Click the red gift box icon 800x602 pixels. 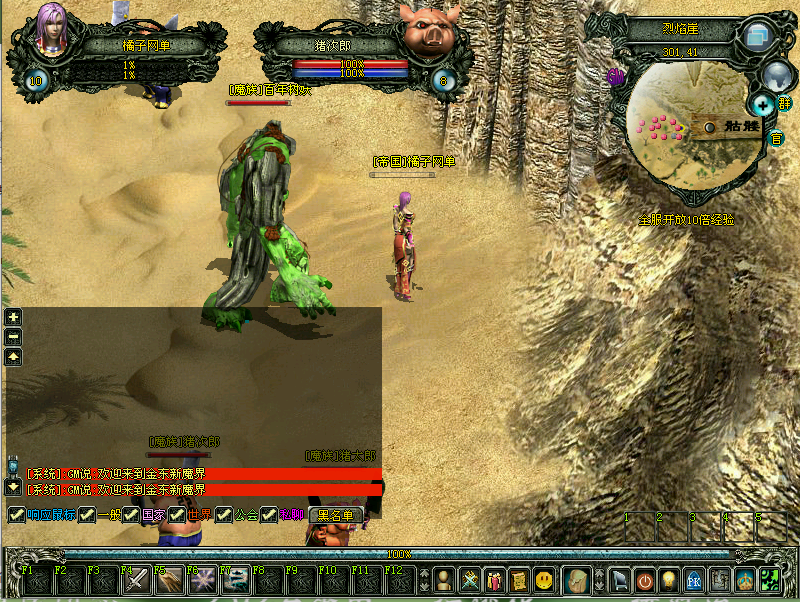[x=495, y=579]
